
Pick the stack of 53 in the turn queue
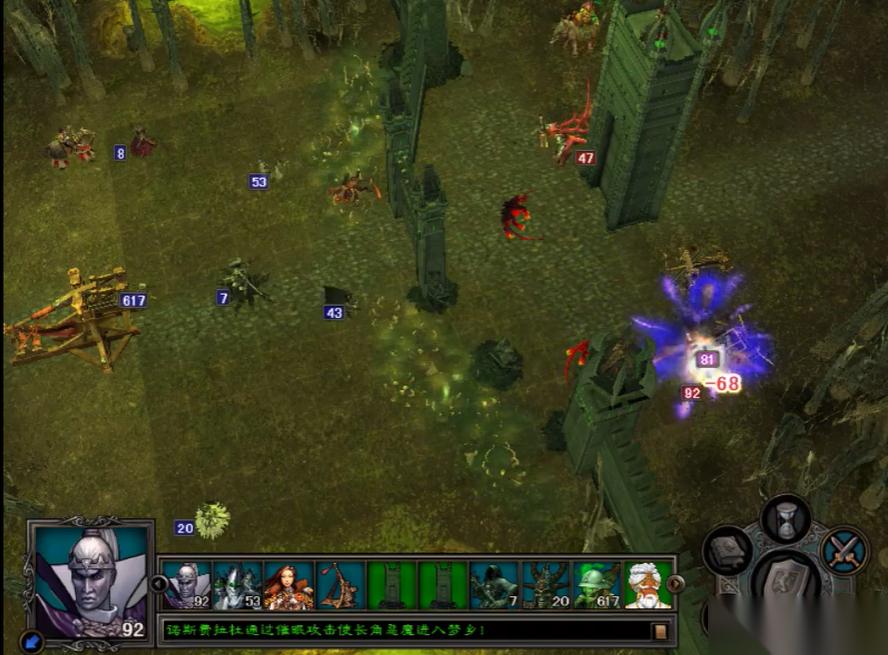(x=238, y=585)
